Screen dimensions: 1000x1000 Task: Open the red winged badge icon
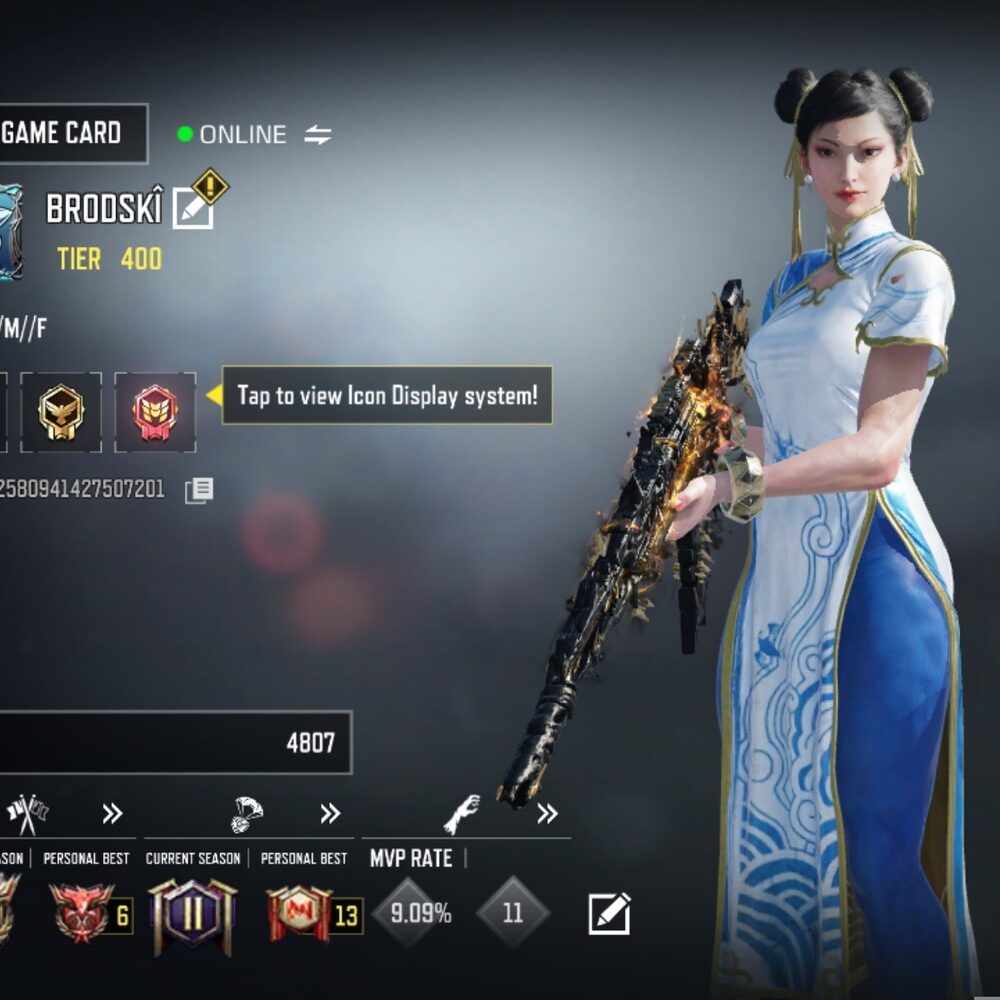(x=155, y=412)
